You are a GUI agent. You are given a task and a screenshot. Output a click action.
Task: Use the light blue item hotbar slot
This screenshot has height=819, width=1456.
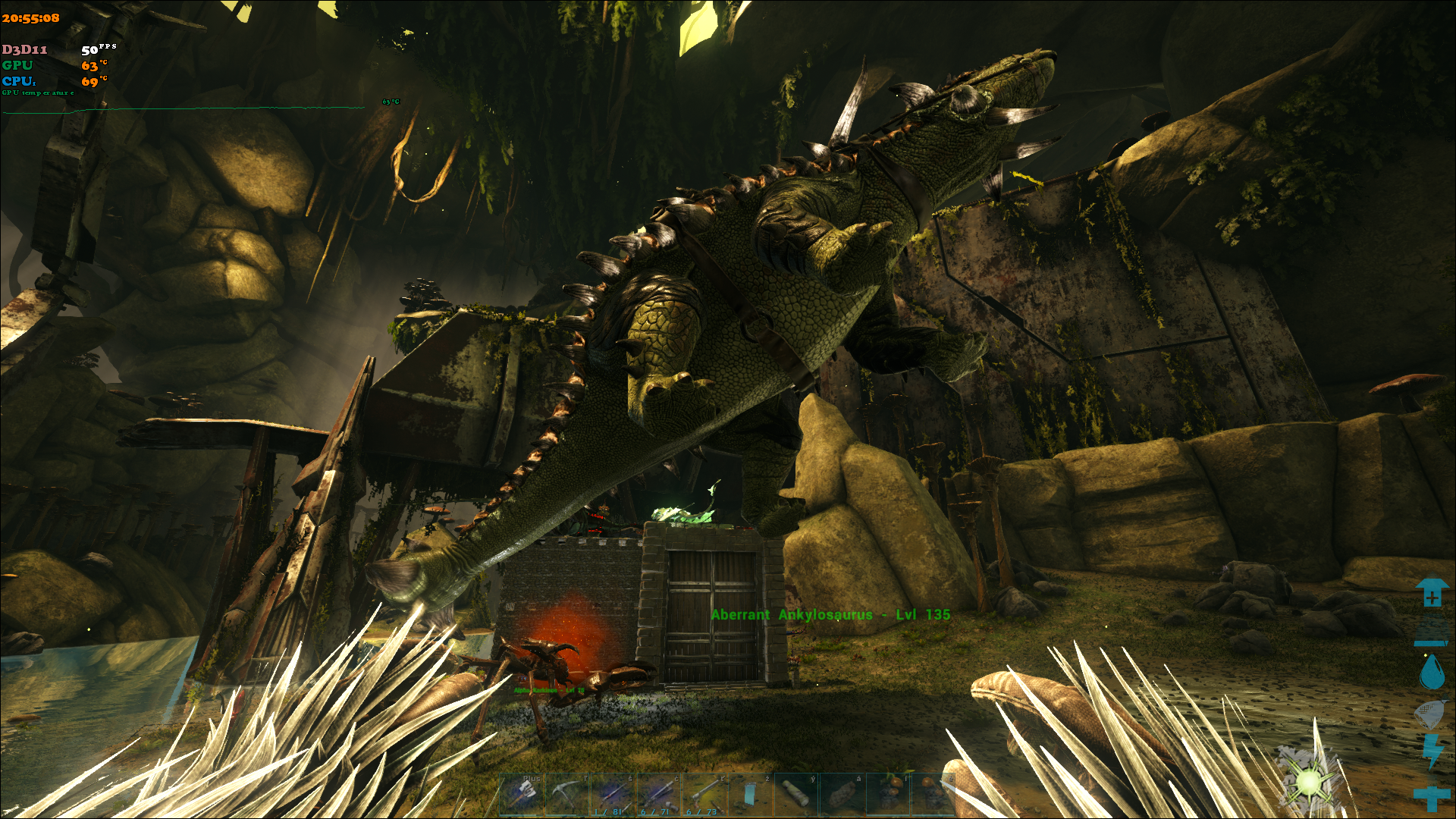click(750, 794)
